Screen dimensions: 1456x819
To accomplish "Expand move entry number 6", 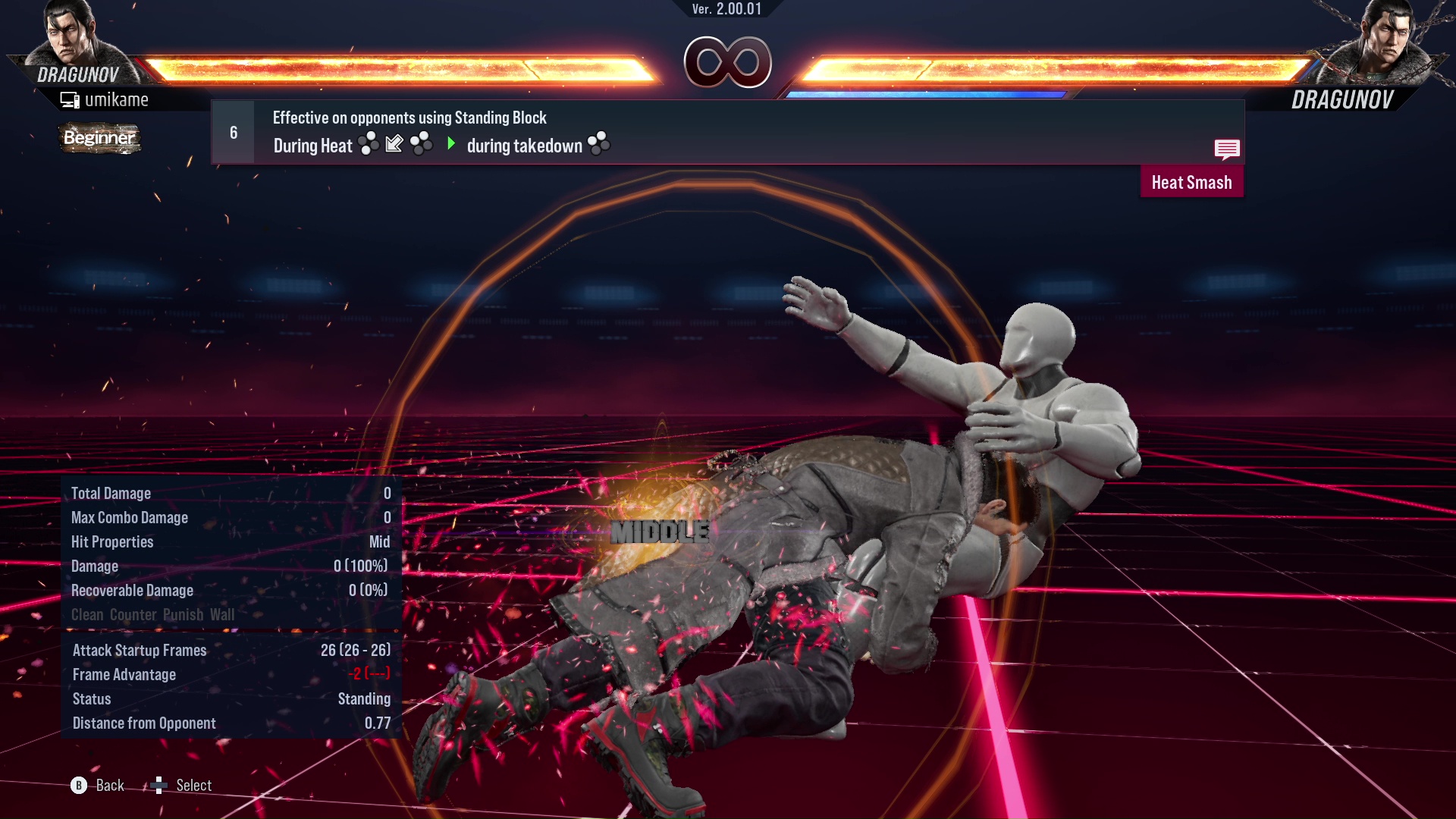I will pos(232,131).
